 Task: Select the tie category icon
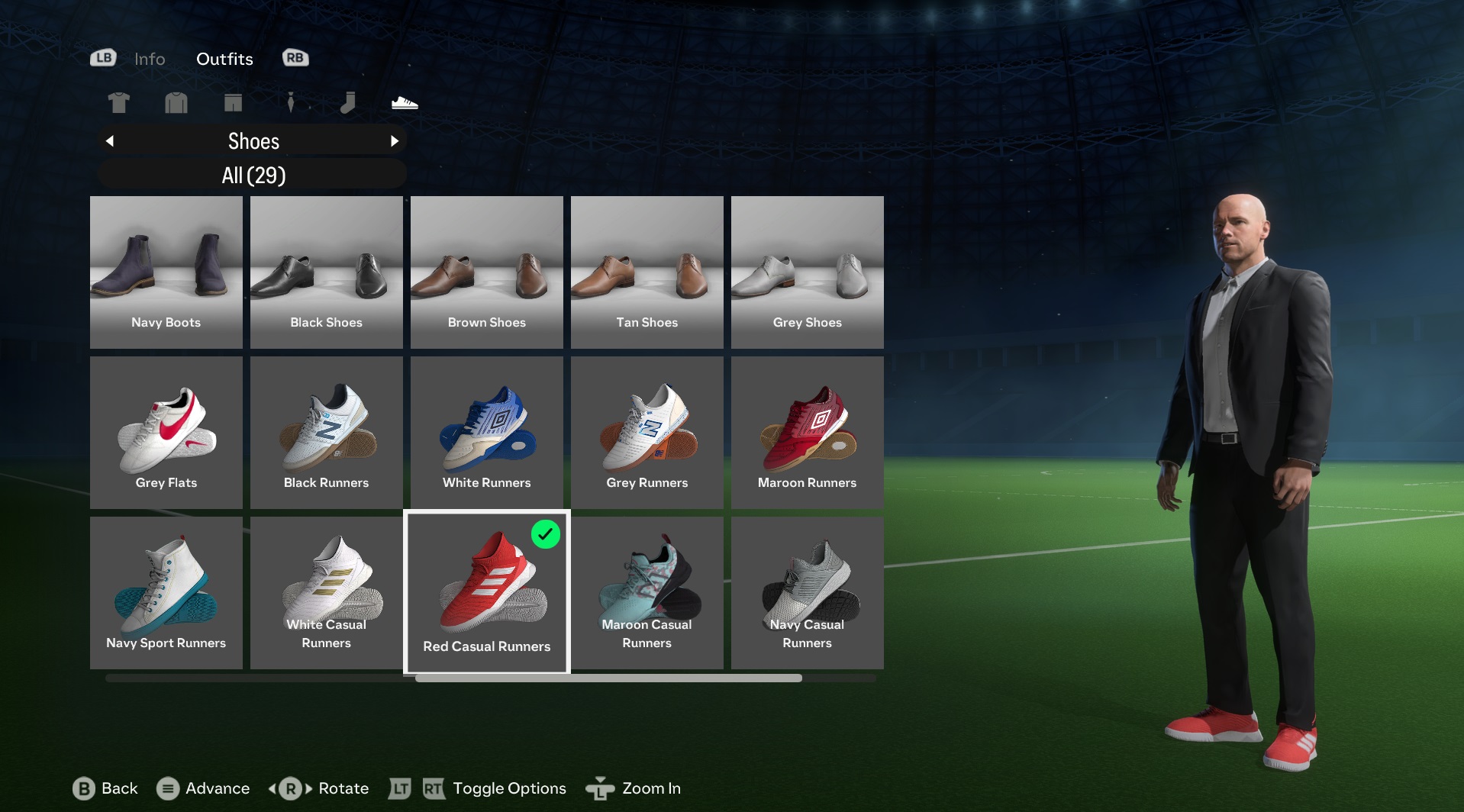(290, 102)
